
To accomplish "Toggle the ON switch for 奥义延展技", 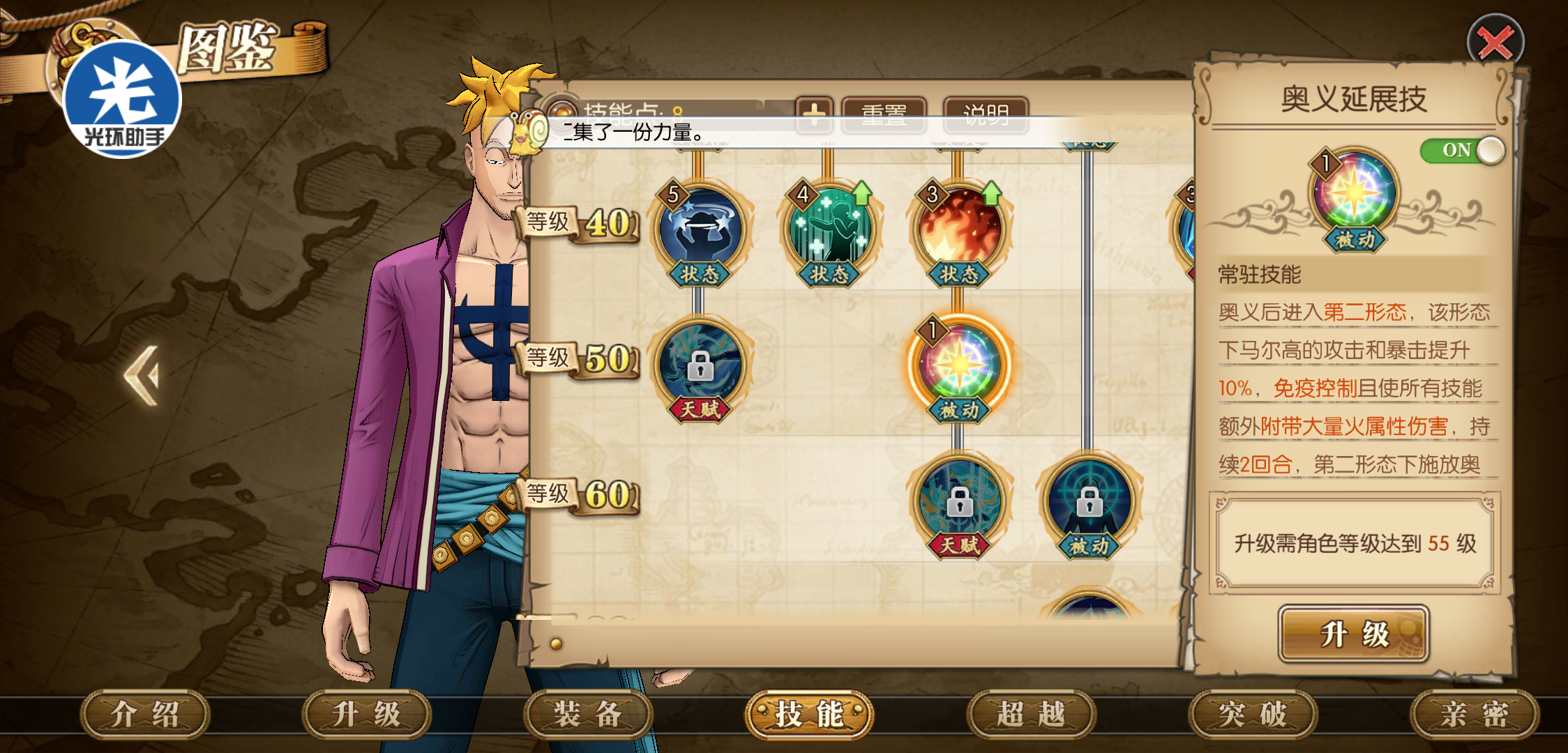I will pyautogui.click(x=1462, y=150).
